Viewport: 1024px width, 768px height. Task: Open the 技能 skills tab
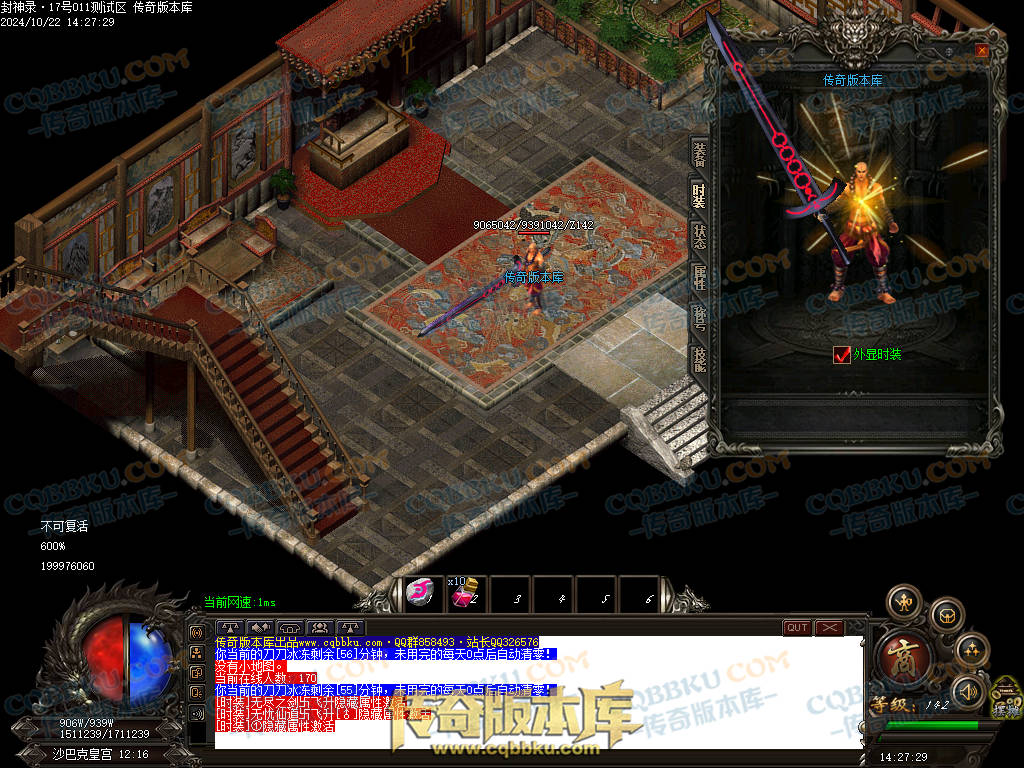coord(699,358)
